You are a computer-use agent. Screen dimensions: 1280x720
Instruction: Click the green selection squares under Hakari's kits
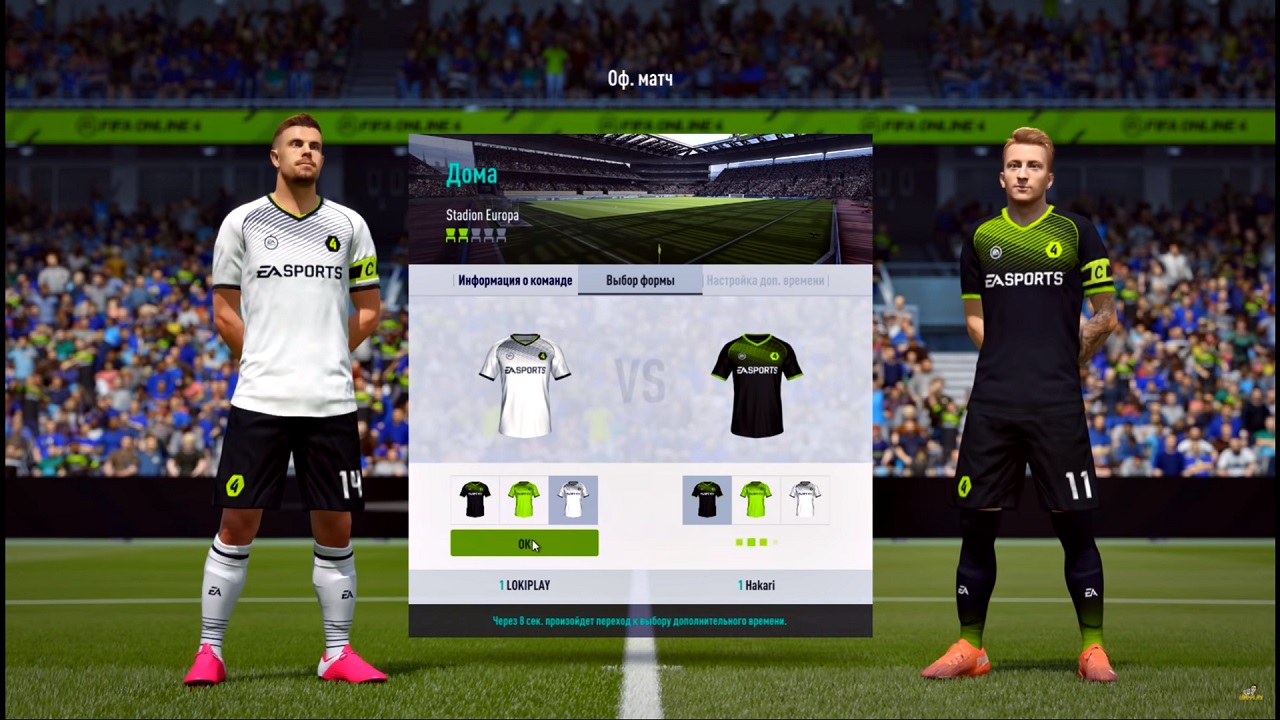pos(754,542)
